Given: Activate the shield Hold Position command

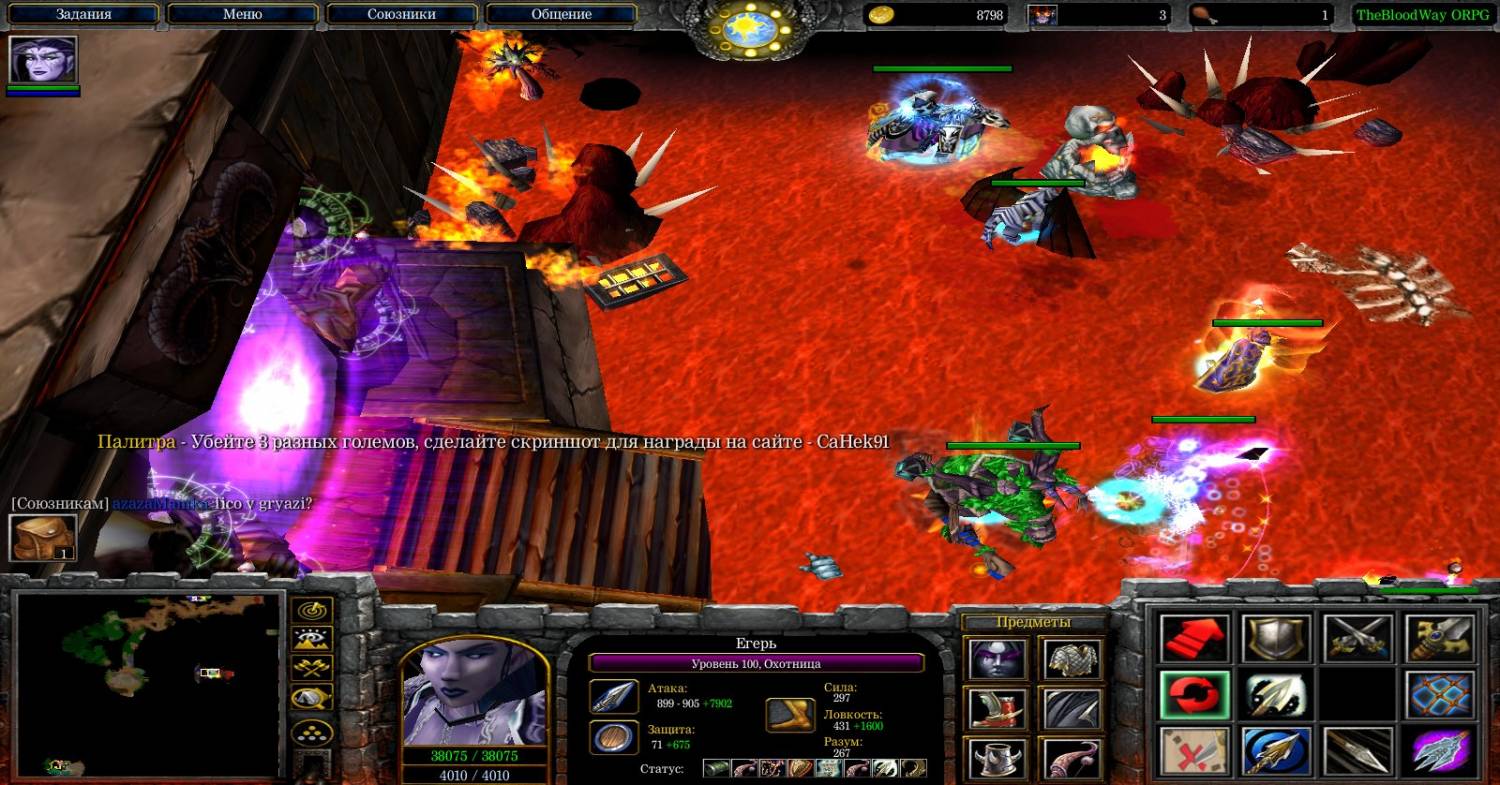Looking at the screenshot, I should (x=1277, y=638).
